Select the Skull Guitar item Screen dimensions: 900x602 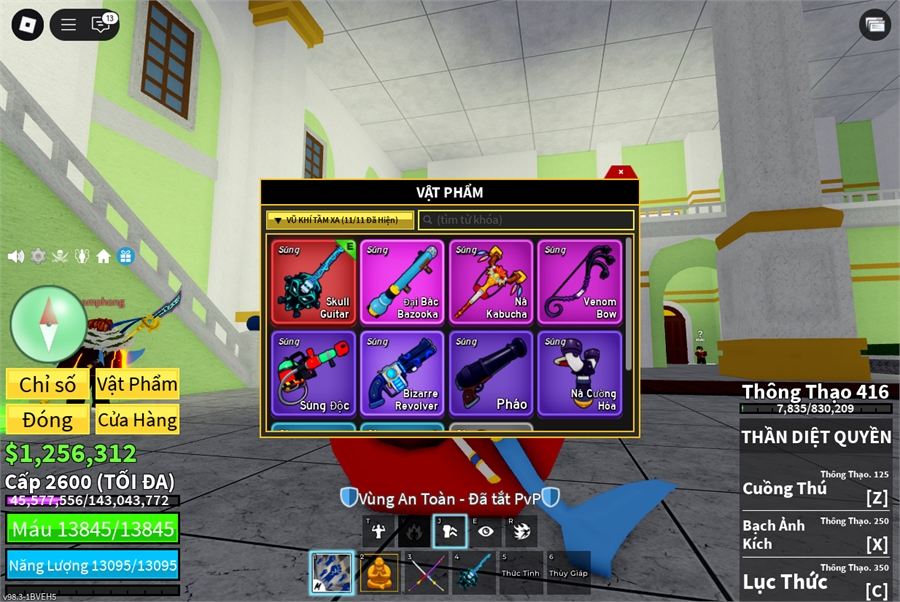(x=314, y=281)
